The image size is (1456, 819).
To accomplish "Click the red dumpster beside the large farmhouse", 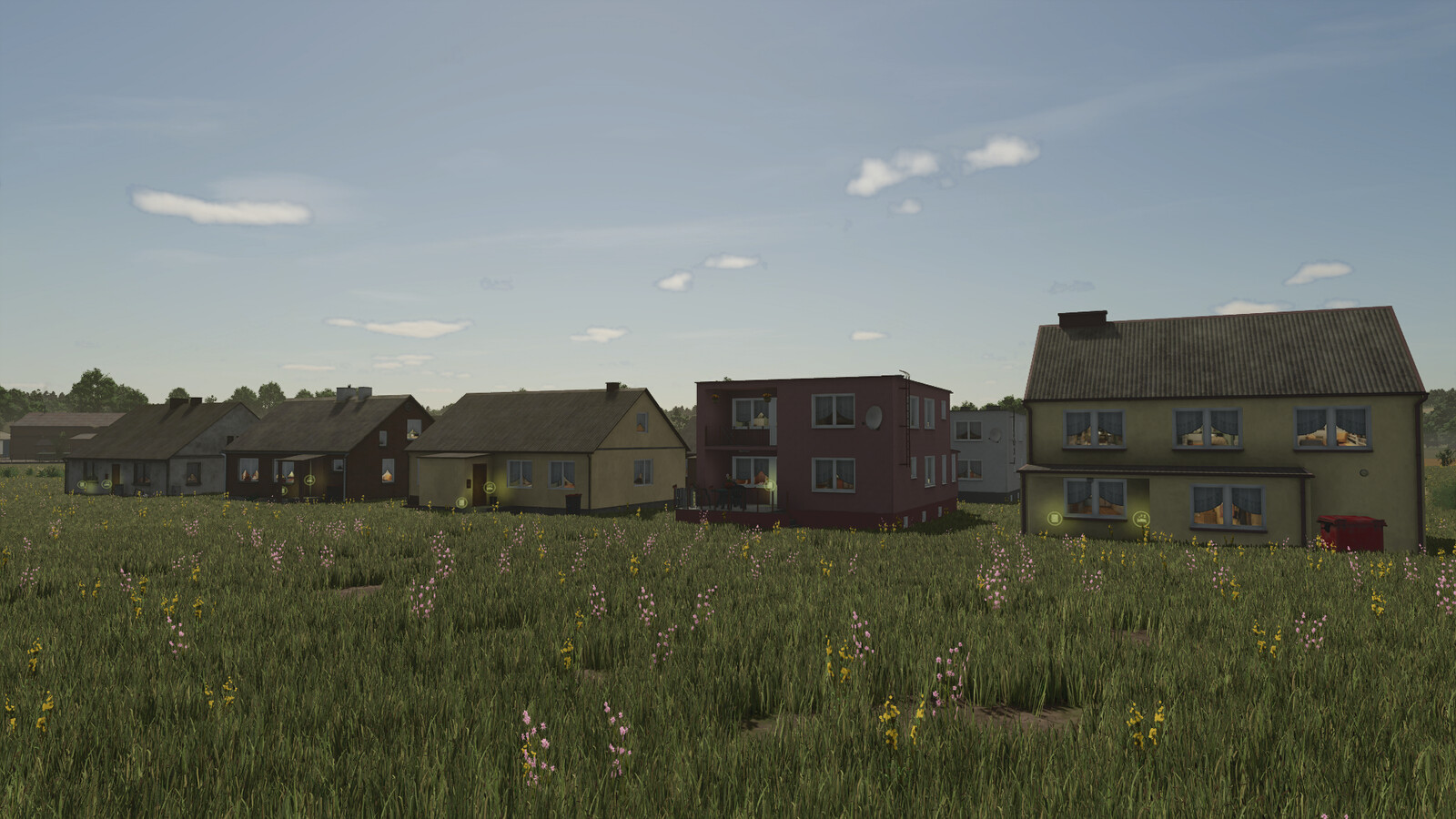I will (x=1352, y=530).
